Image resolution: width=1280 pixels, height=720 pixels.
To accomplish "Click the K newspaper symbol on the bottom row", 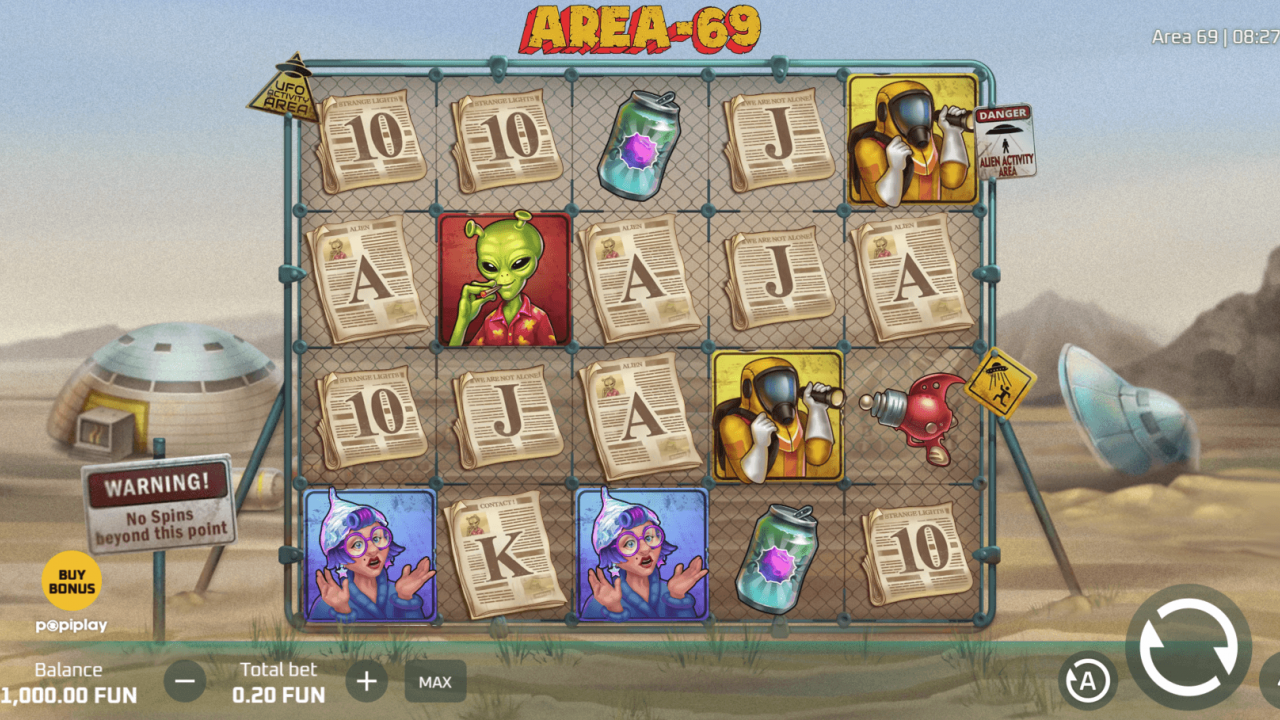I will tap(505, 551).
